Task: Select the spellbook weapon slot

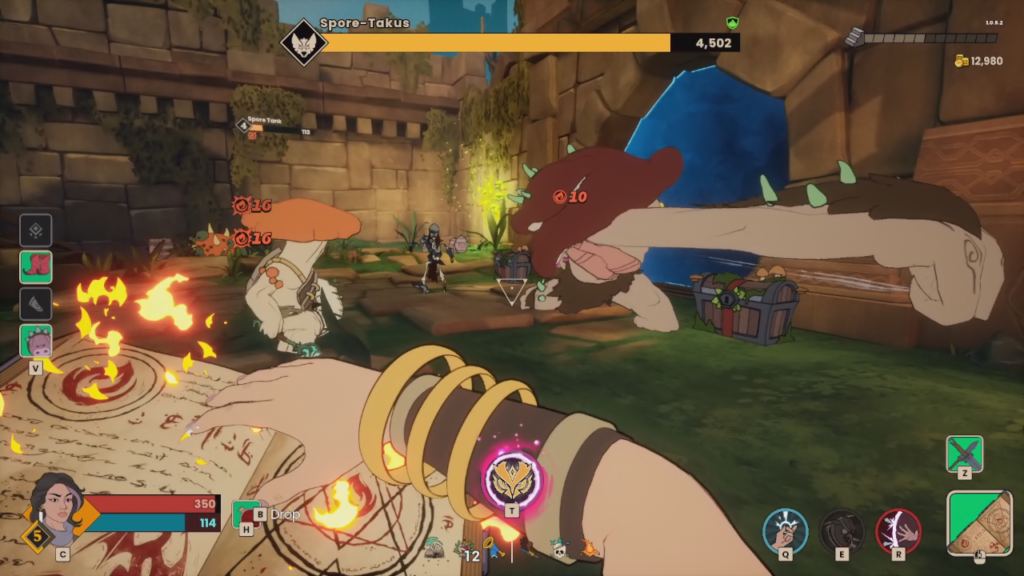Action: tap(980, 520)
